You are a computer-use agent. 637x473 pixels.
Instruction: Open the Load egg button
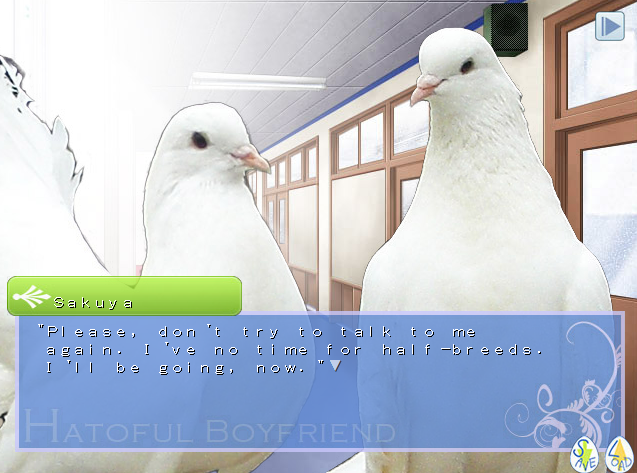pos(618,456)
